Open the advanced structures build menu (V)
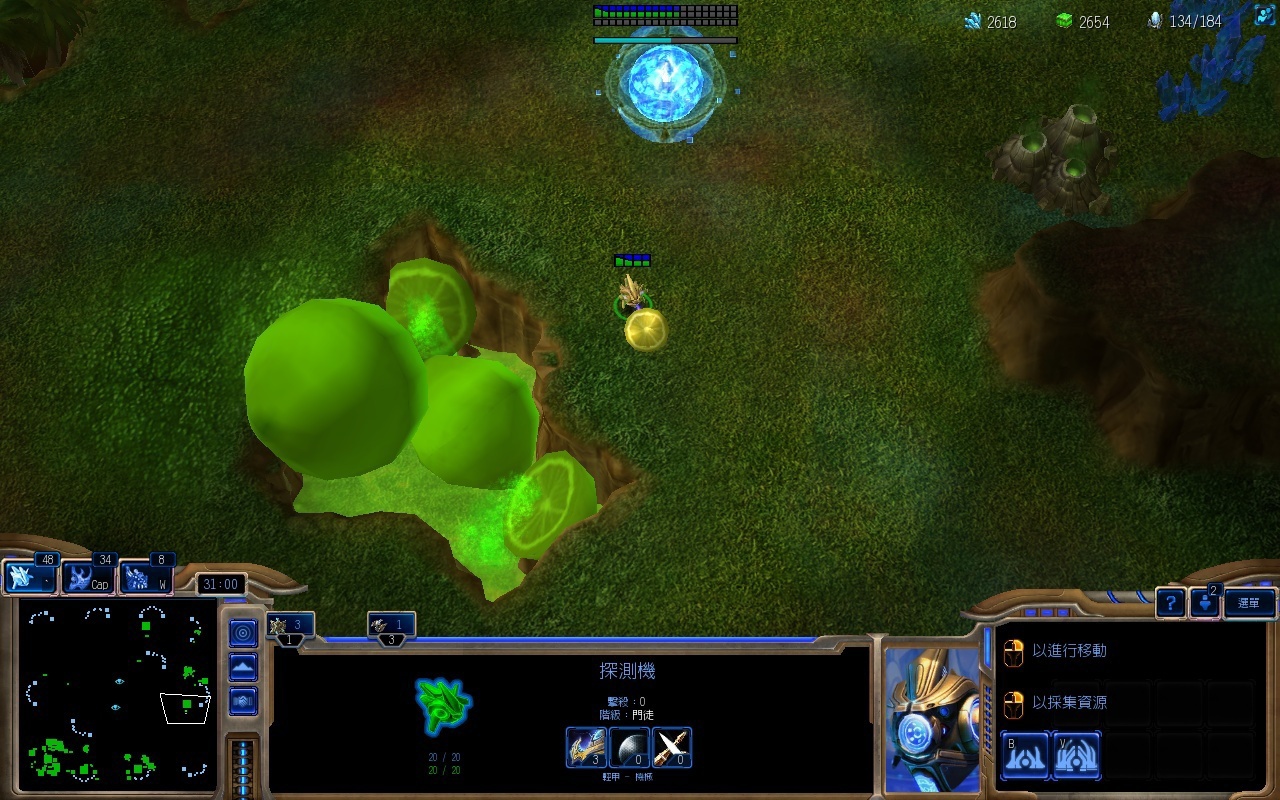The width and height of the screenshot is (1280, 800). point(1076,754)
